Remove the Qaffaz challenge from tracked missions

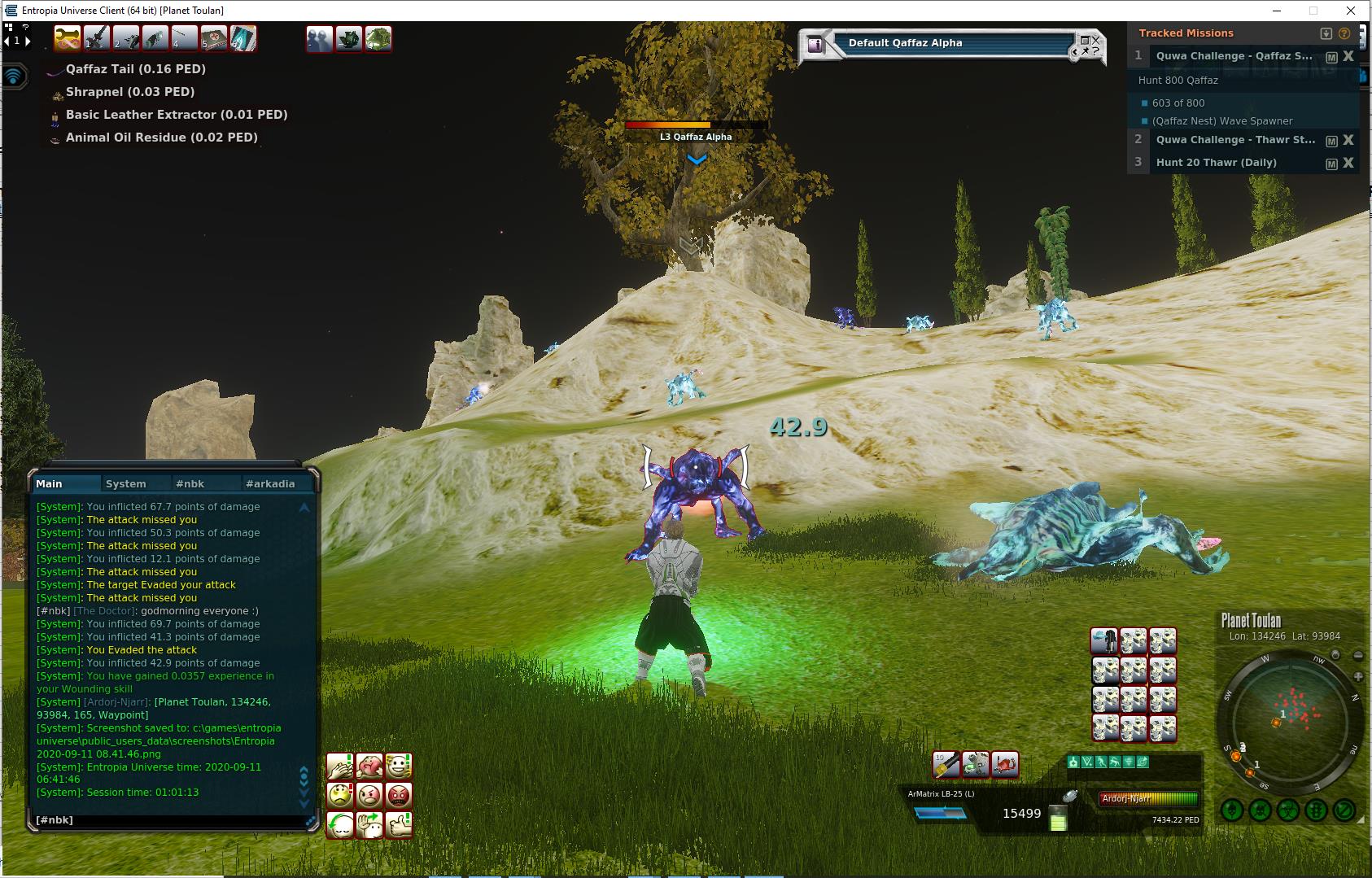[x=1348, y=56]
